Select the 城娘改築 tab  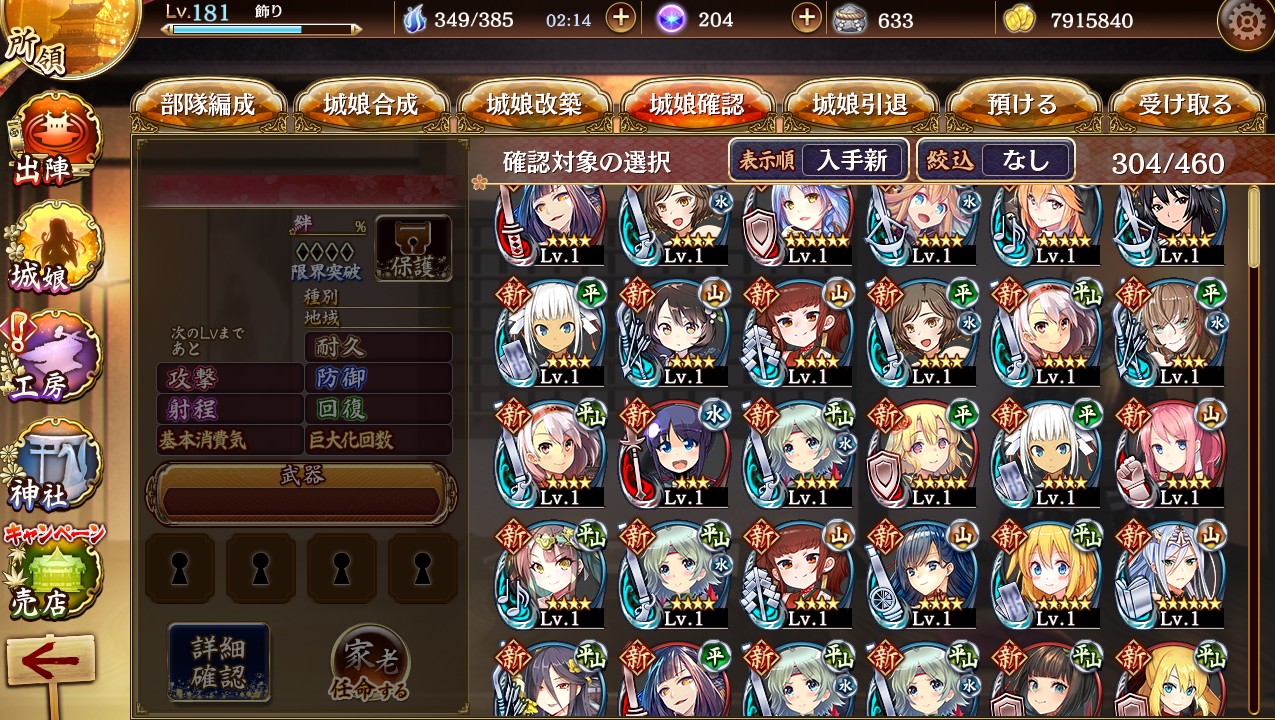pyautogui.click(x=534, y=105)
